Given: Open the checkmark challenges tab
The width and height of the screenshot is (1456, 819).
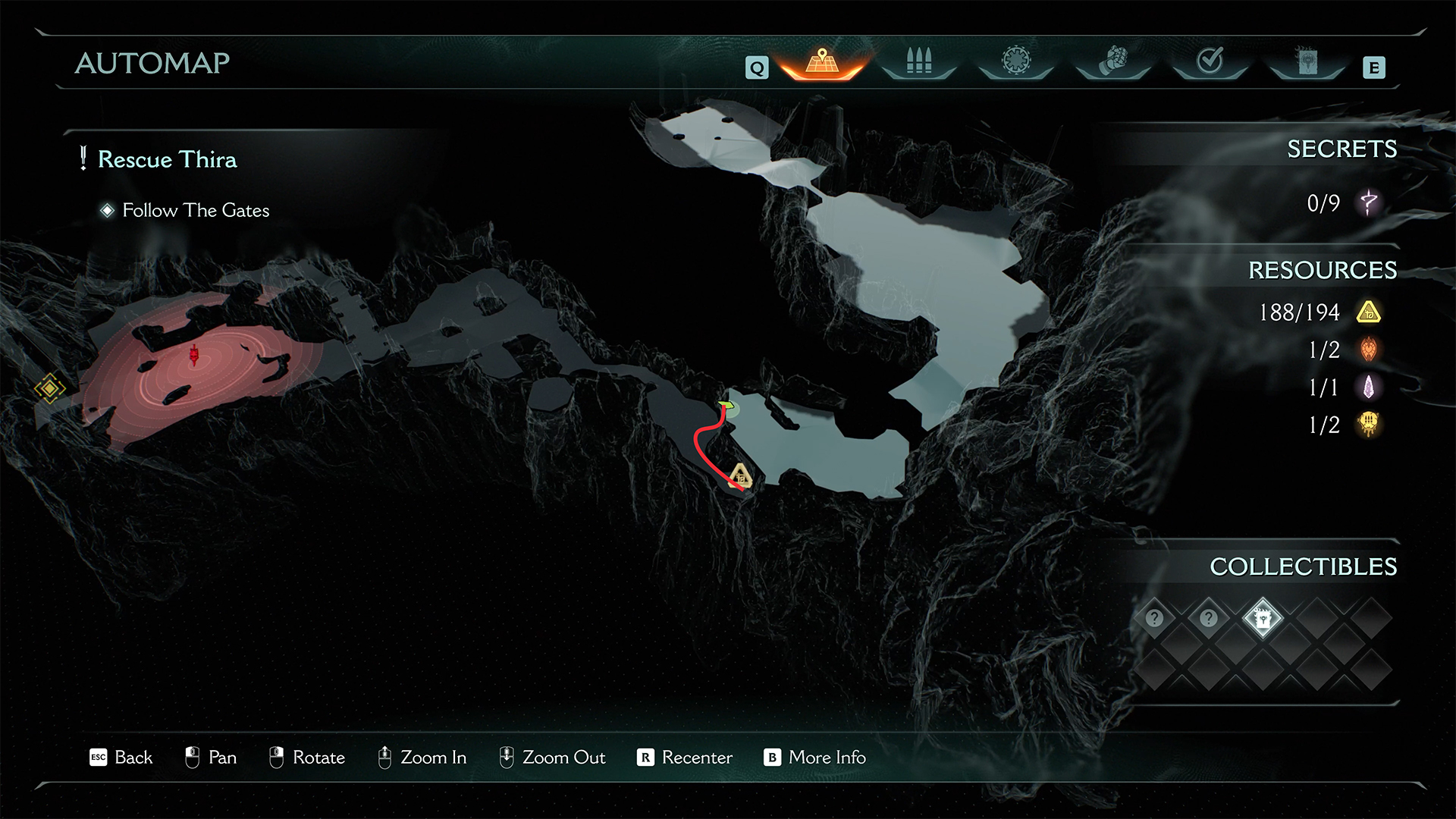Looking at the screenshot, I should (1210, 61).
